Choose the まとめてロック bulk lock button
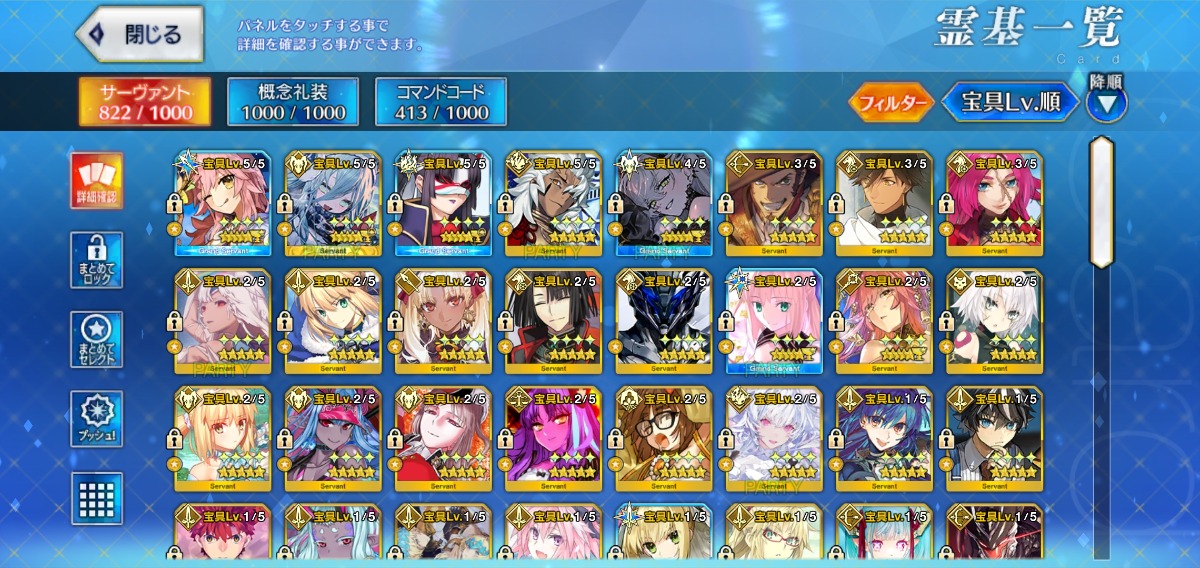The height and width of the screenshot is (568, 1200). (97, 261)
